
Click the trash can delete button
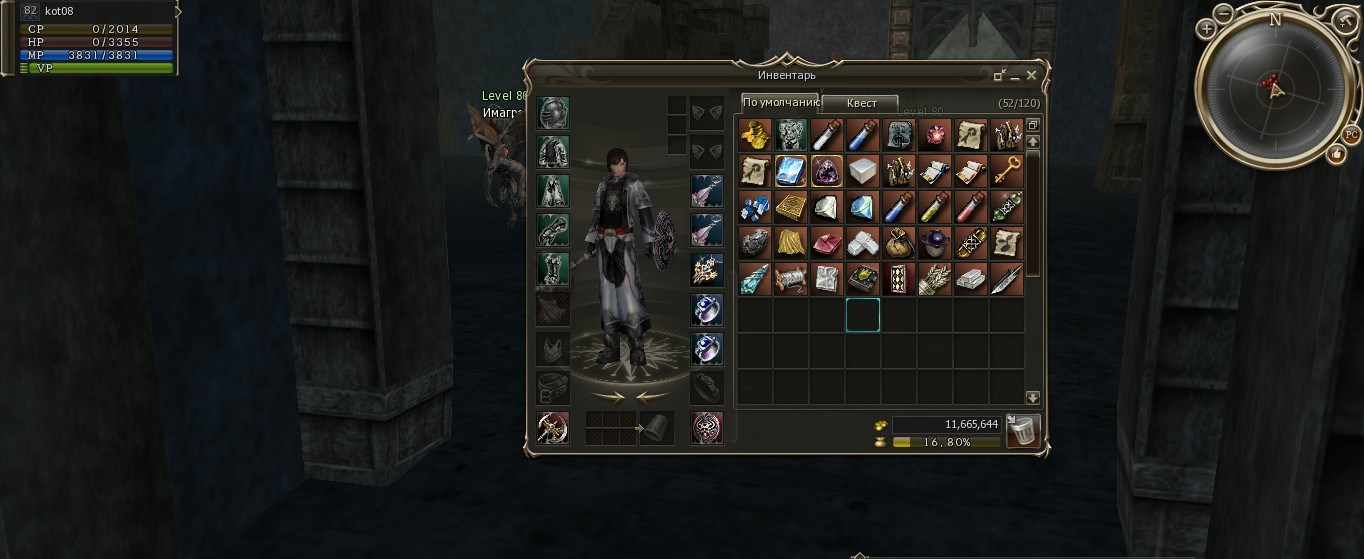pos(1022,431)
